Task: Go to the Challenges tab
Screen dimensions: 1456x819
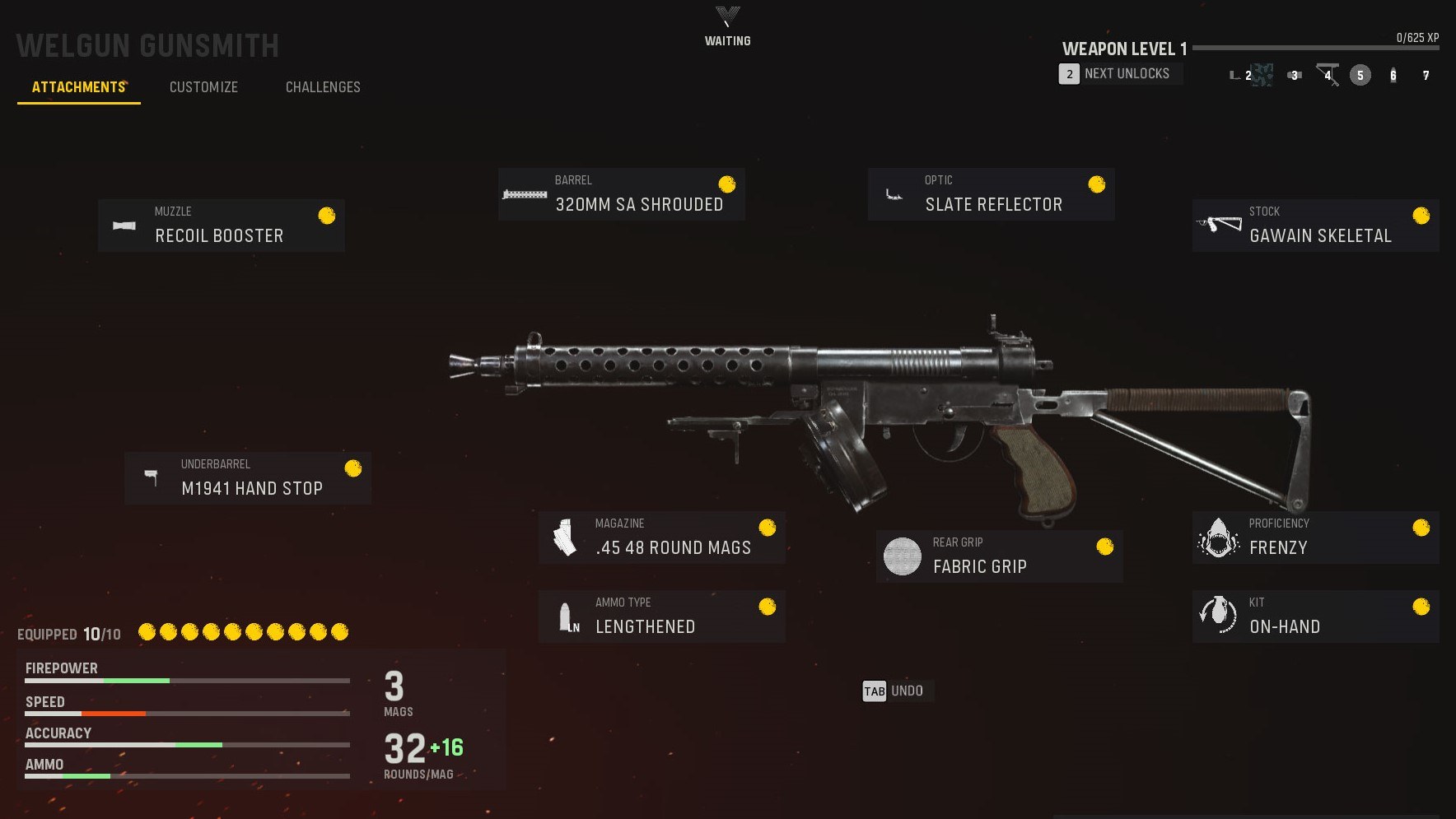Action: (323, 87)
